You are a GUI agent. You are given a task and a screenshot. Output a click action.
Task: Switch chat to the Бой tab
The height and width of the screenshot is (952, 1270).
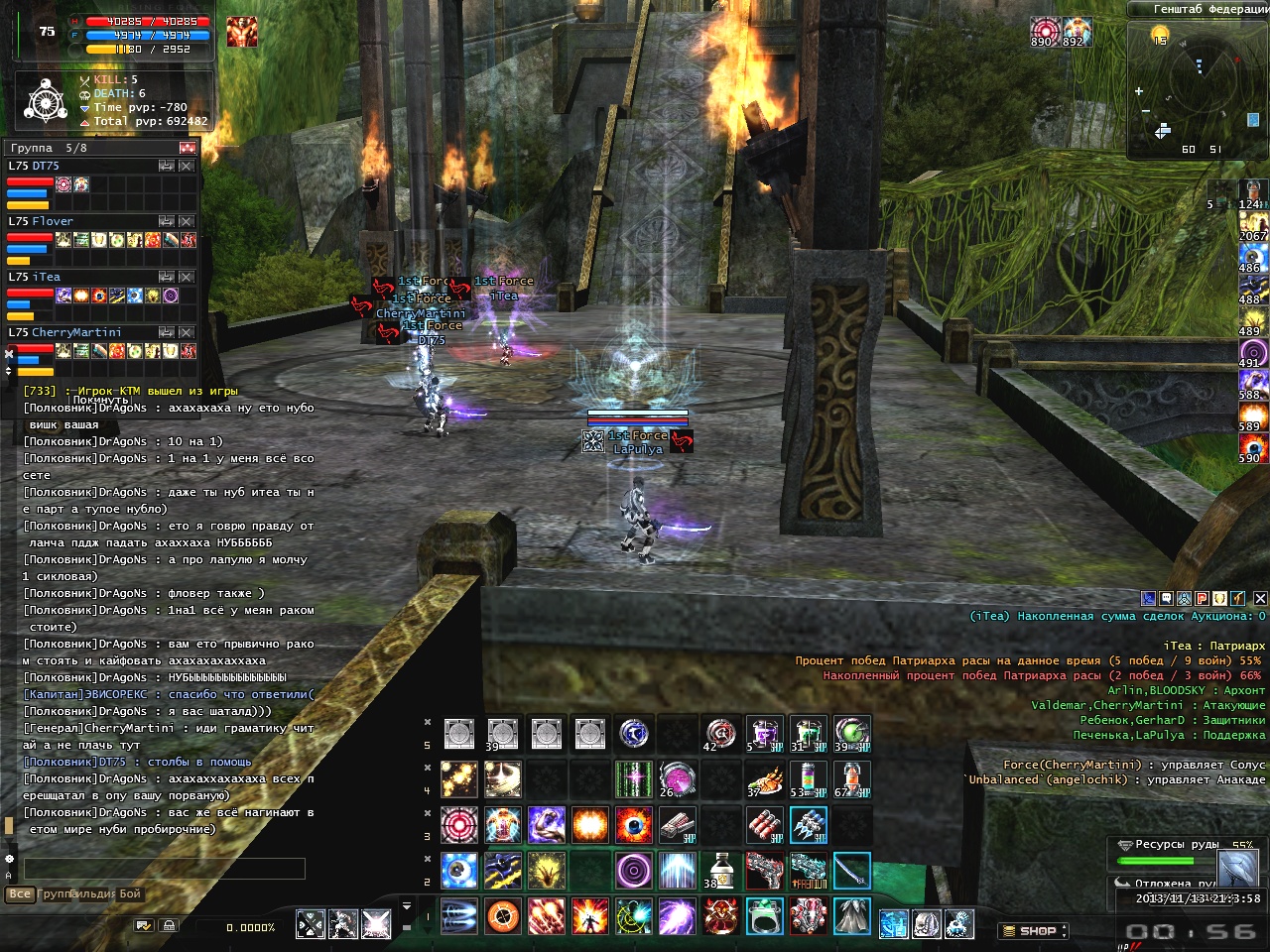point(130,893)
